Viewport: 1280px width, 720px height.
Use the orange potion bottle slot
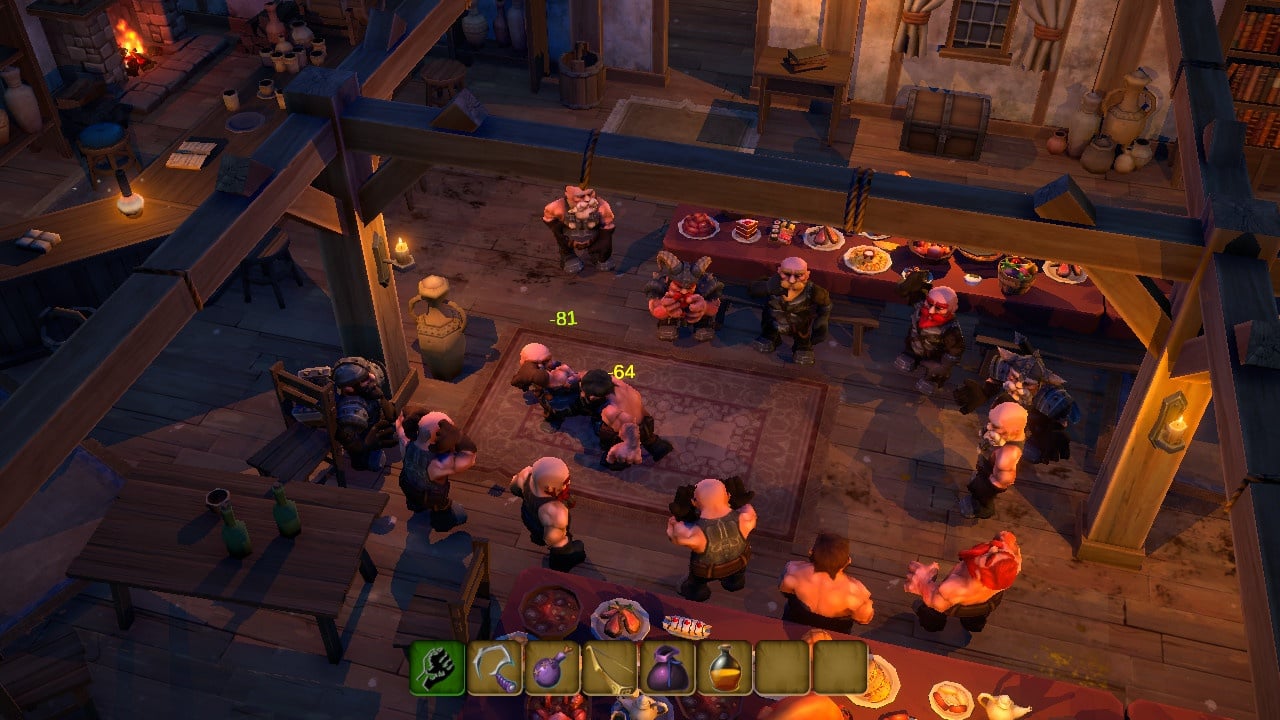pyautogui.click(x=725, y=667)
